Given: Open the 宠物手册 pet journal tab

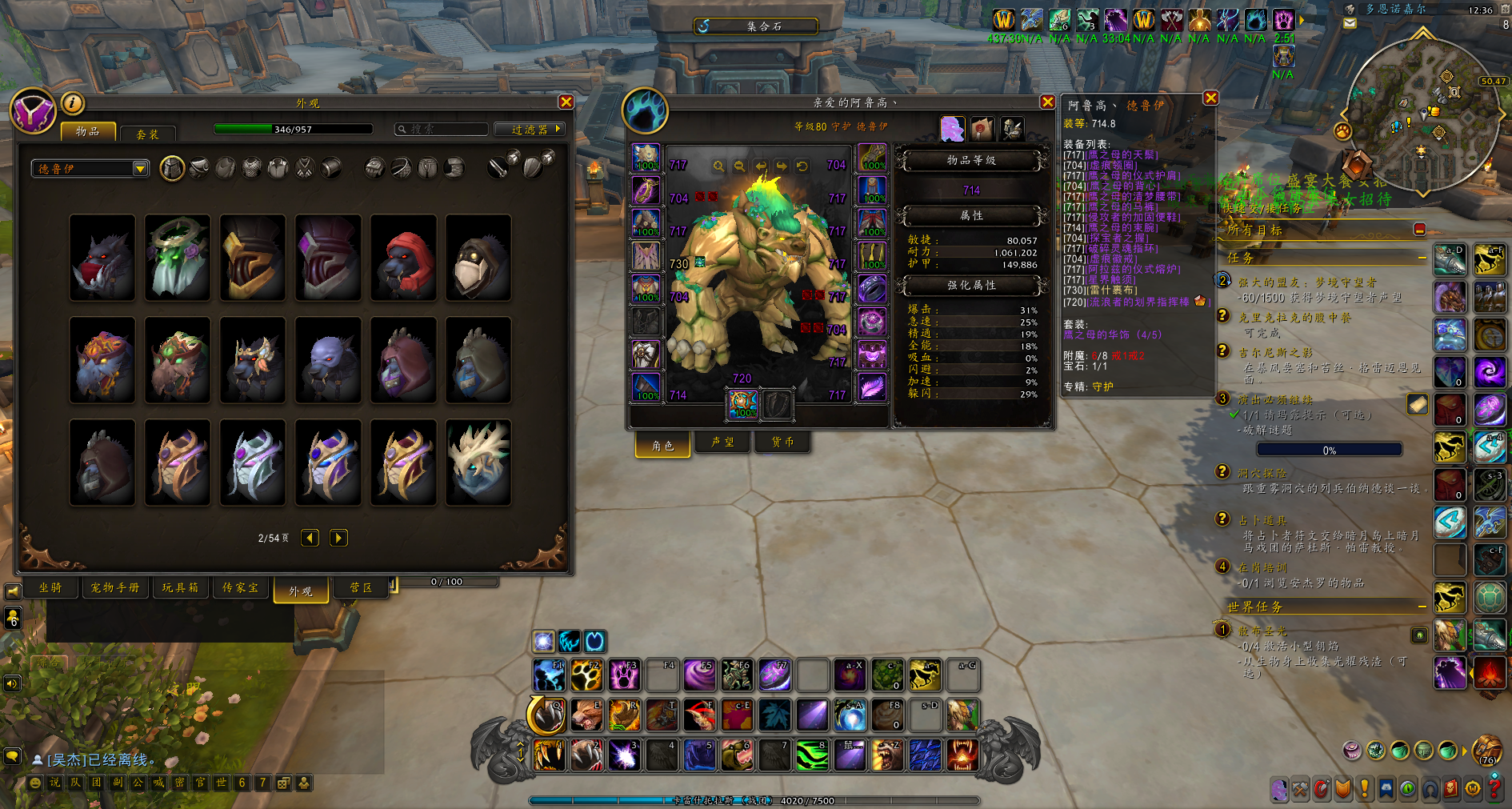Looking at the screenshot, I should click(114, 587).
